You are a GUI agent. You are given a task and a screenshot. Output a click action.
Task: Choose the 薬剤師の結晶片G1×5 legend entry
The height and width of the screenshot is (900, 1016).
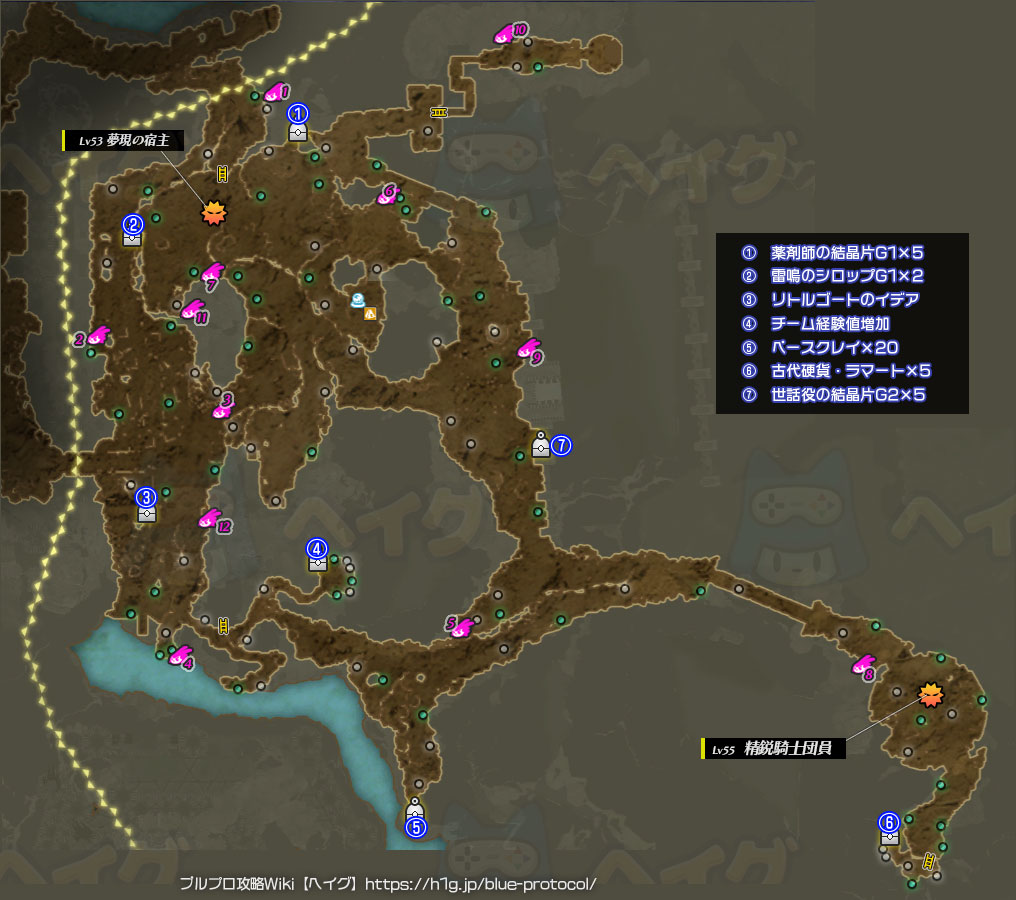coord(846,253)
